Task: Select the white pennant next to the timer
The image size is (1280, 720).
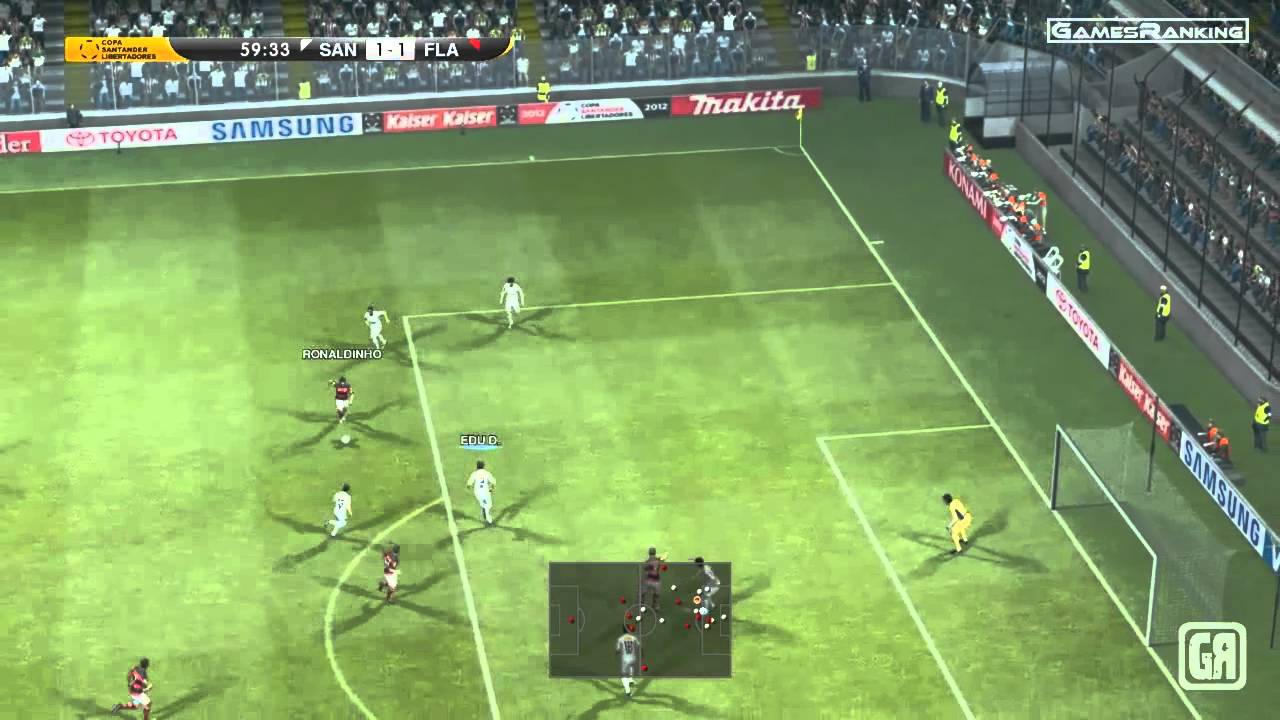Action: coord(307,44)
